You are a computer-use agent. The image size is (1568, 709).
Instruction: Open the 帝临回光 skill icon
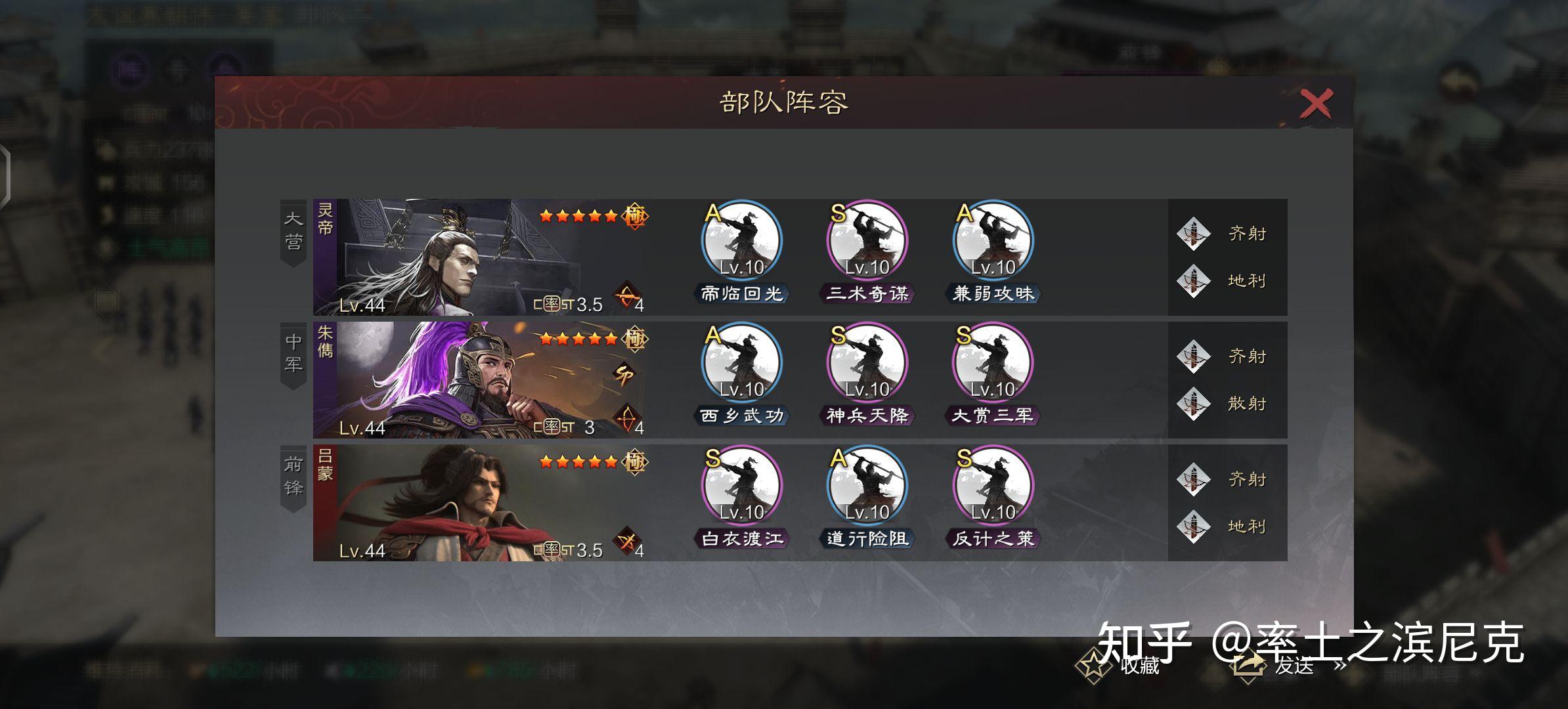click(x=742, y=242)
